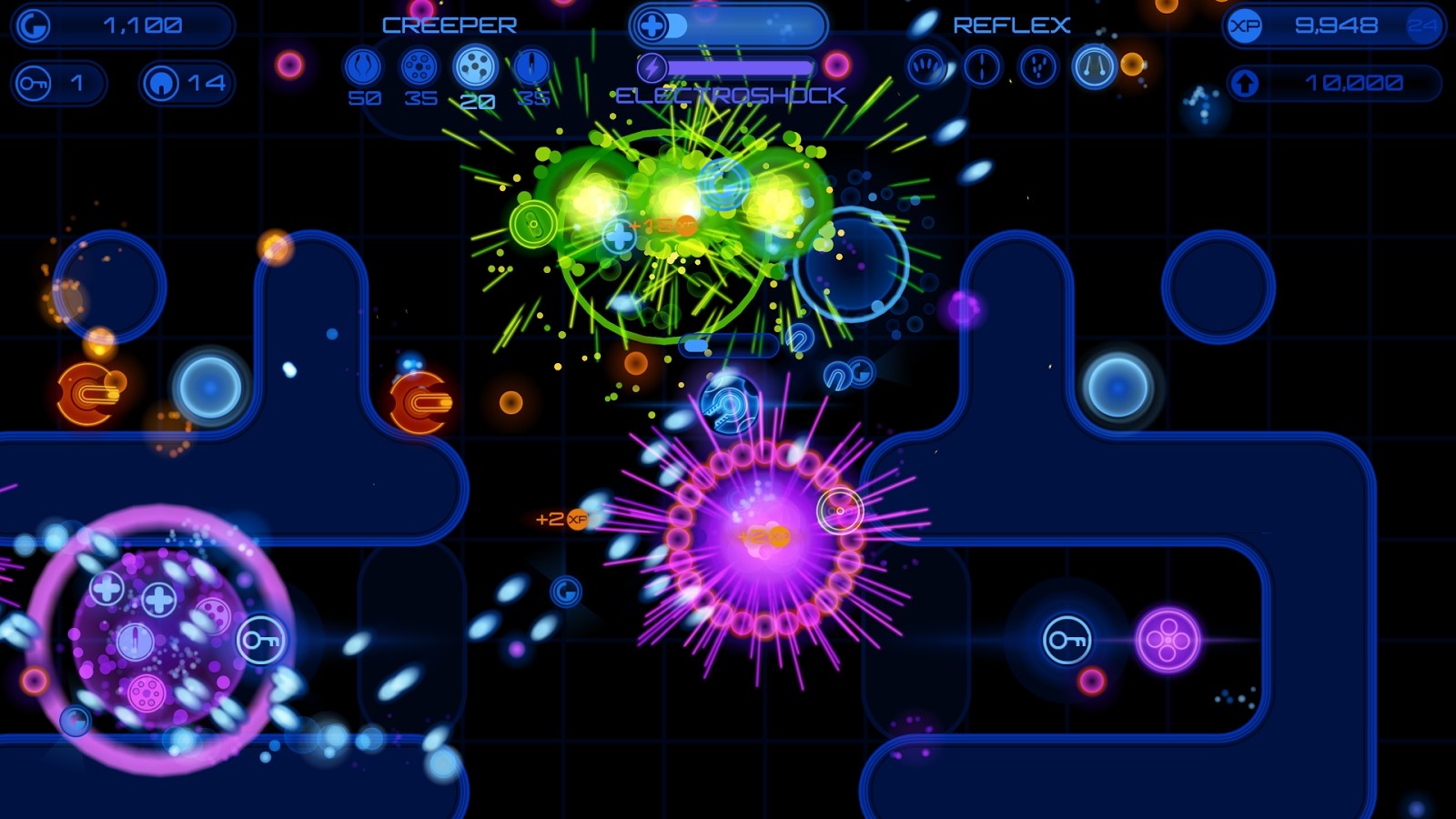The width and height of the screenshot is (1456, 819).
Task: Toggle the triple-droplet Reflex ability icon
Action: [x=1037, y=66]
